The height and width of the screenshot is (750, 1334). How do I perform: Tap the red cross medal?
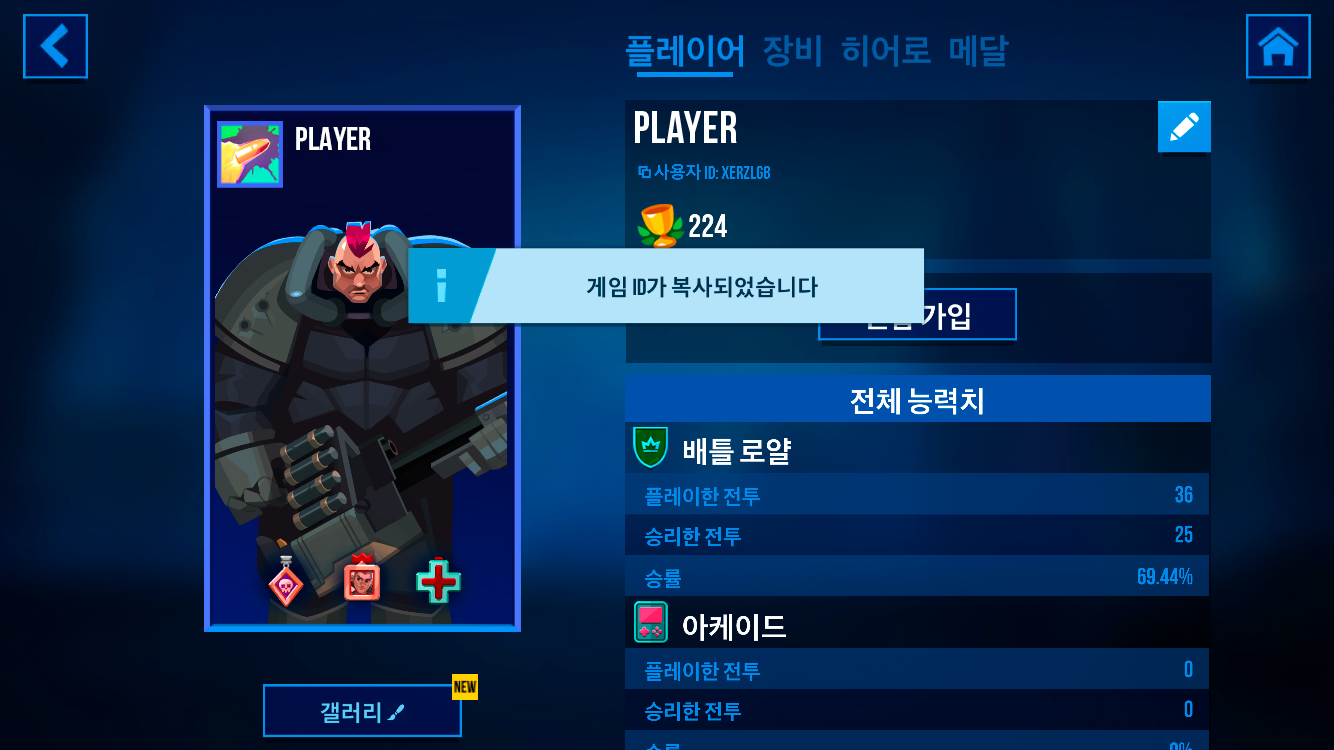pos(438,582)
